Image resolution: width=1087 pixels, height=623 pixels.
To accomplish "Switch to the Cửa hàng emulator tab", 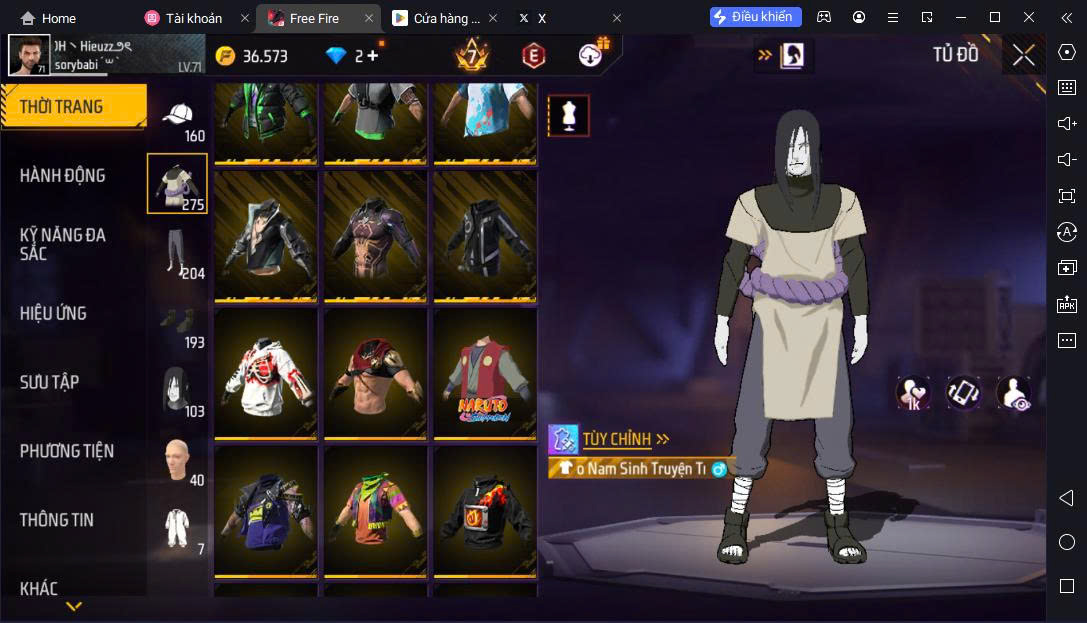I will click(439, 18).
